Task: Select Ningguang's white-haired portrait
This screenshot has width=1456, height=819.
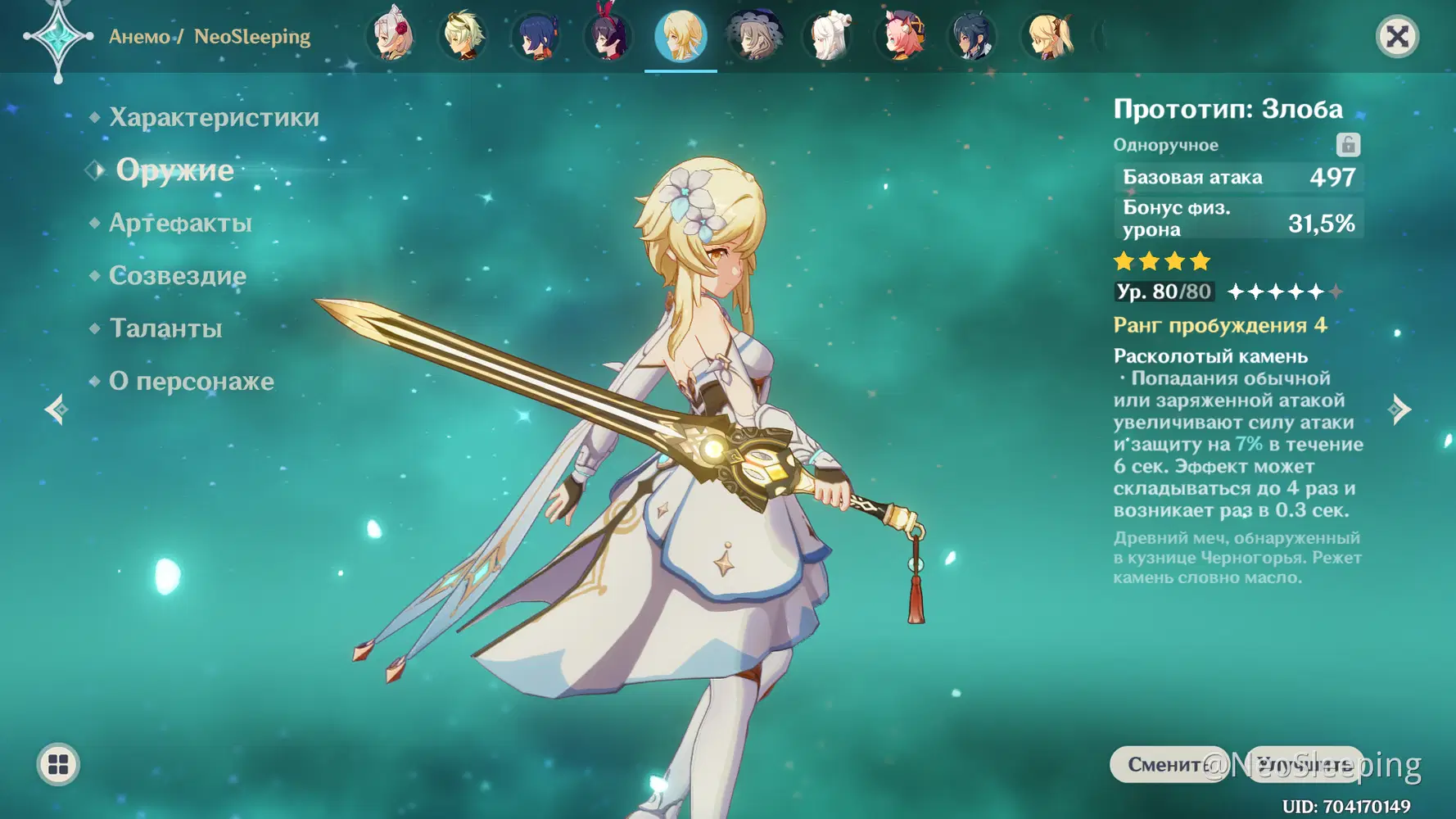Action: coord(829,37)
